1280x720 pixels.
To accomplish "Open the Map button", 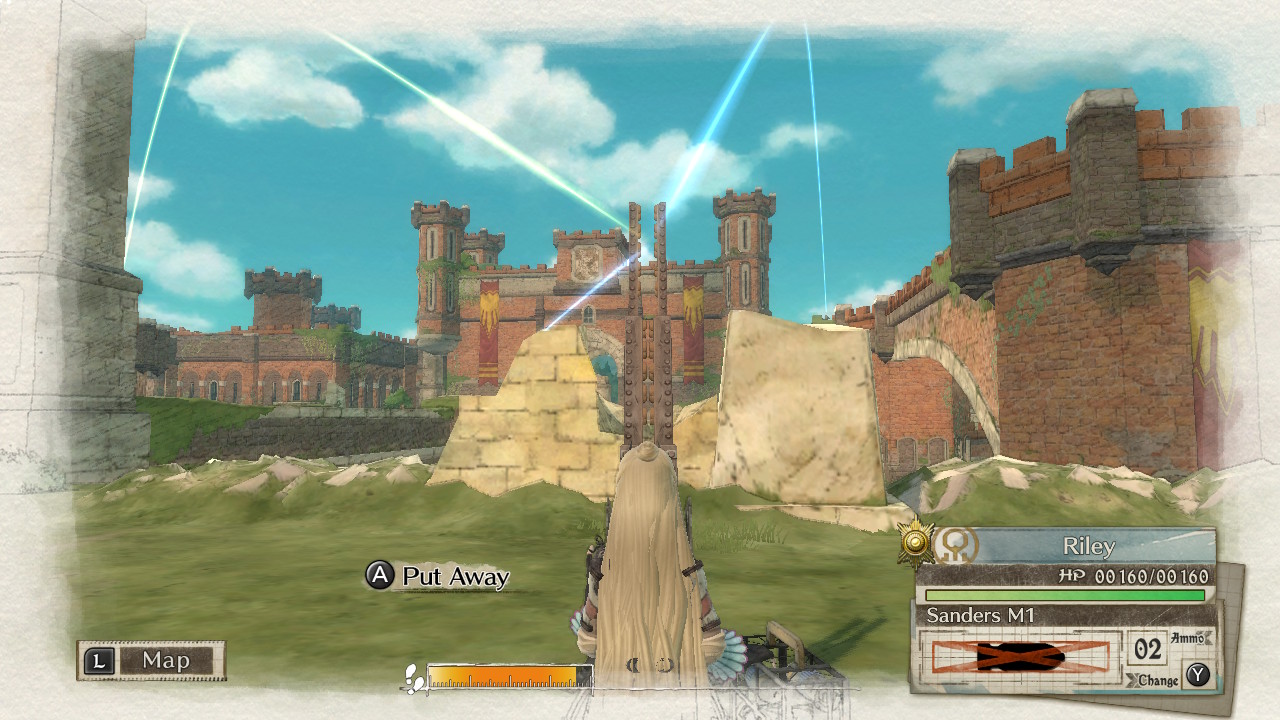I will (152, 660).
